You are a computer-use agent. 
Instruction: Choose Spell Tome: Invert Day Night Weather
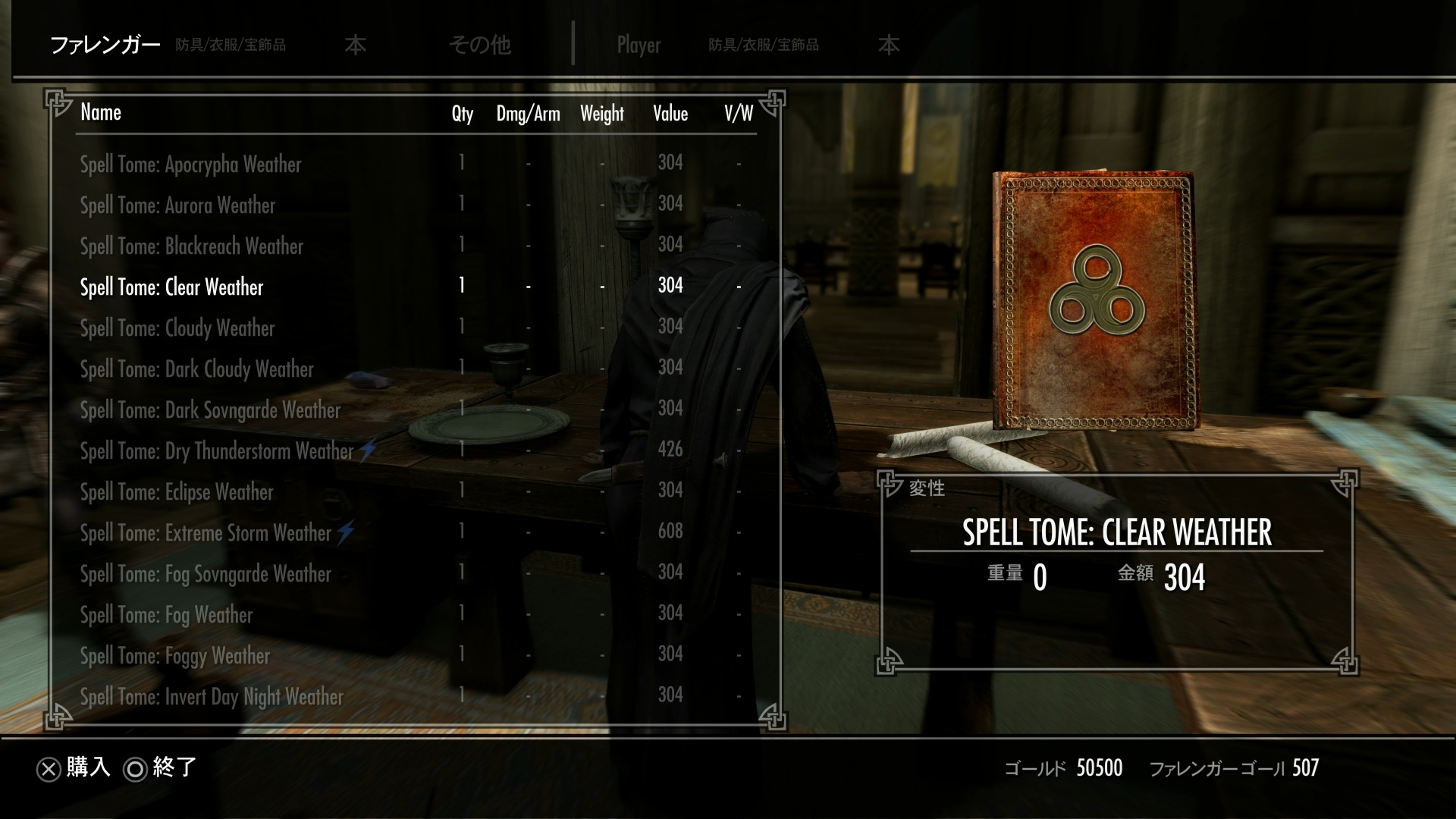click(x=212, y=697)
